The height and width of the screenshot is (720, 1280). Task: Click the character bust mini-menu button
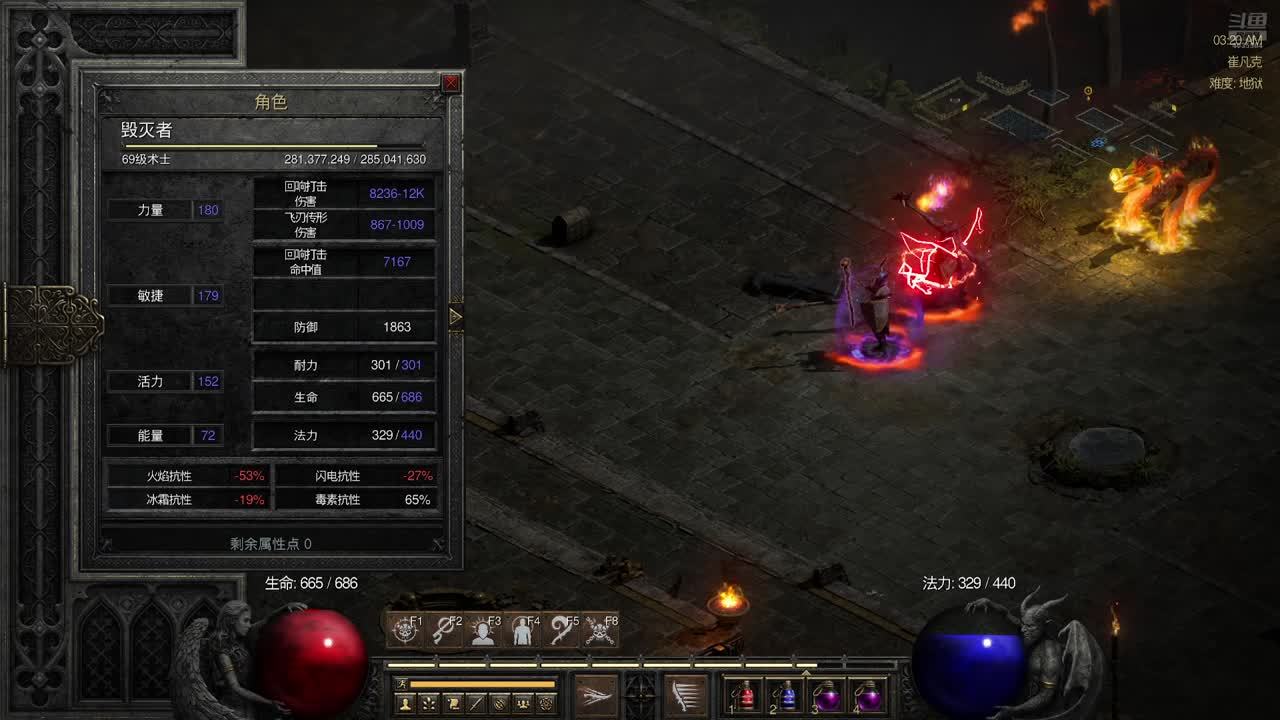pos(406,704)
